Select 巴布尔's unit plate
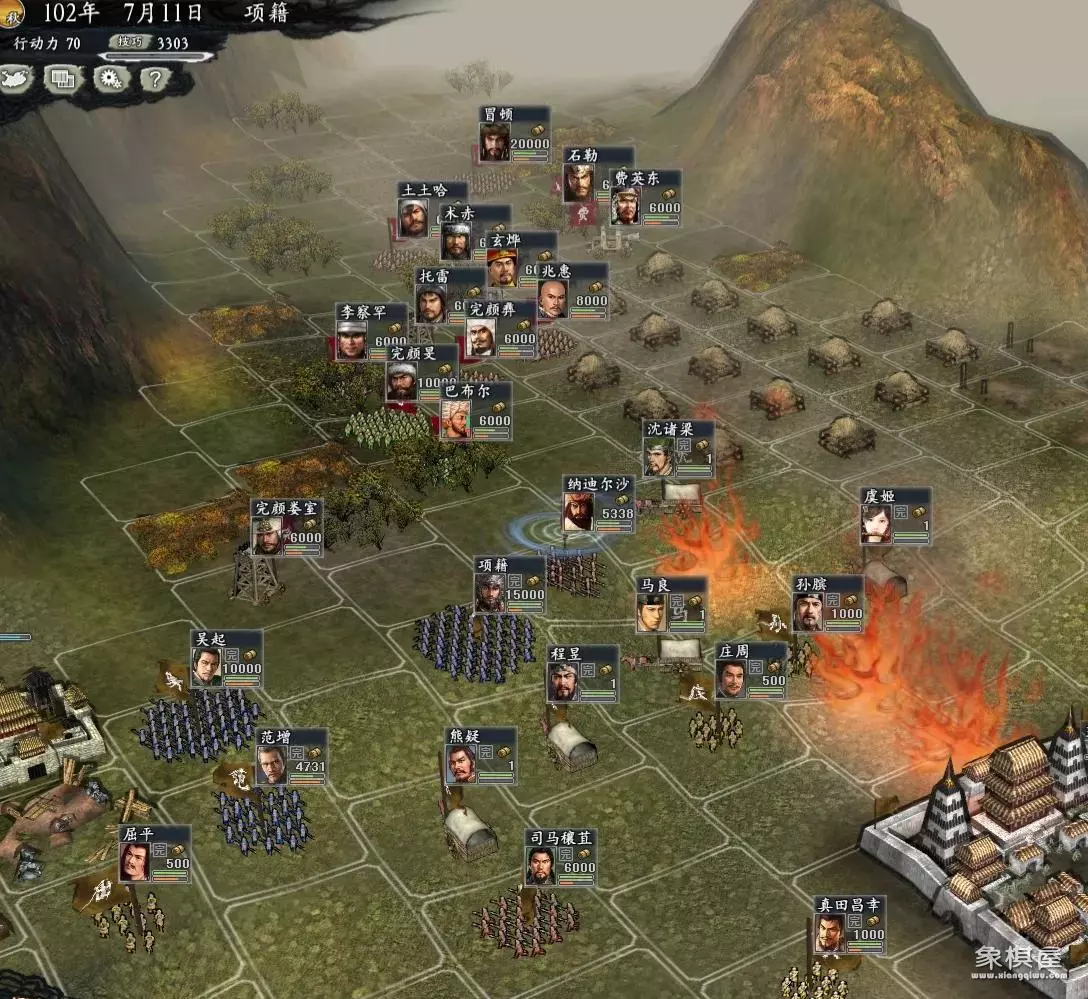The width and height of the screenshot is (1088, 999). [x=476, y=411]
